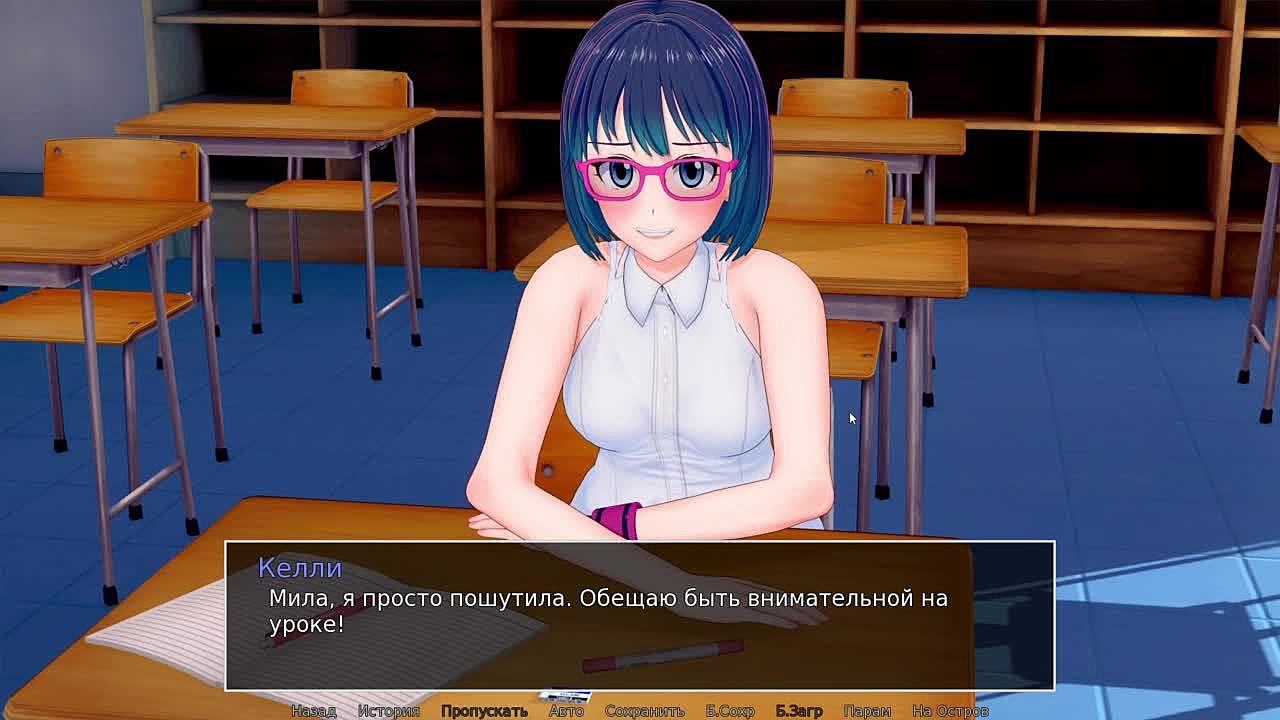Quick load with Б.Загр
The image size is (1280, 720).
799,711
